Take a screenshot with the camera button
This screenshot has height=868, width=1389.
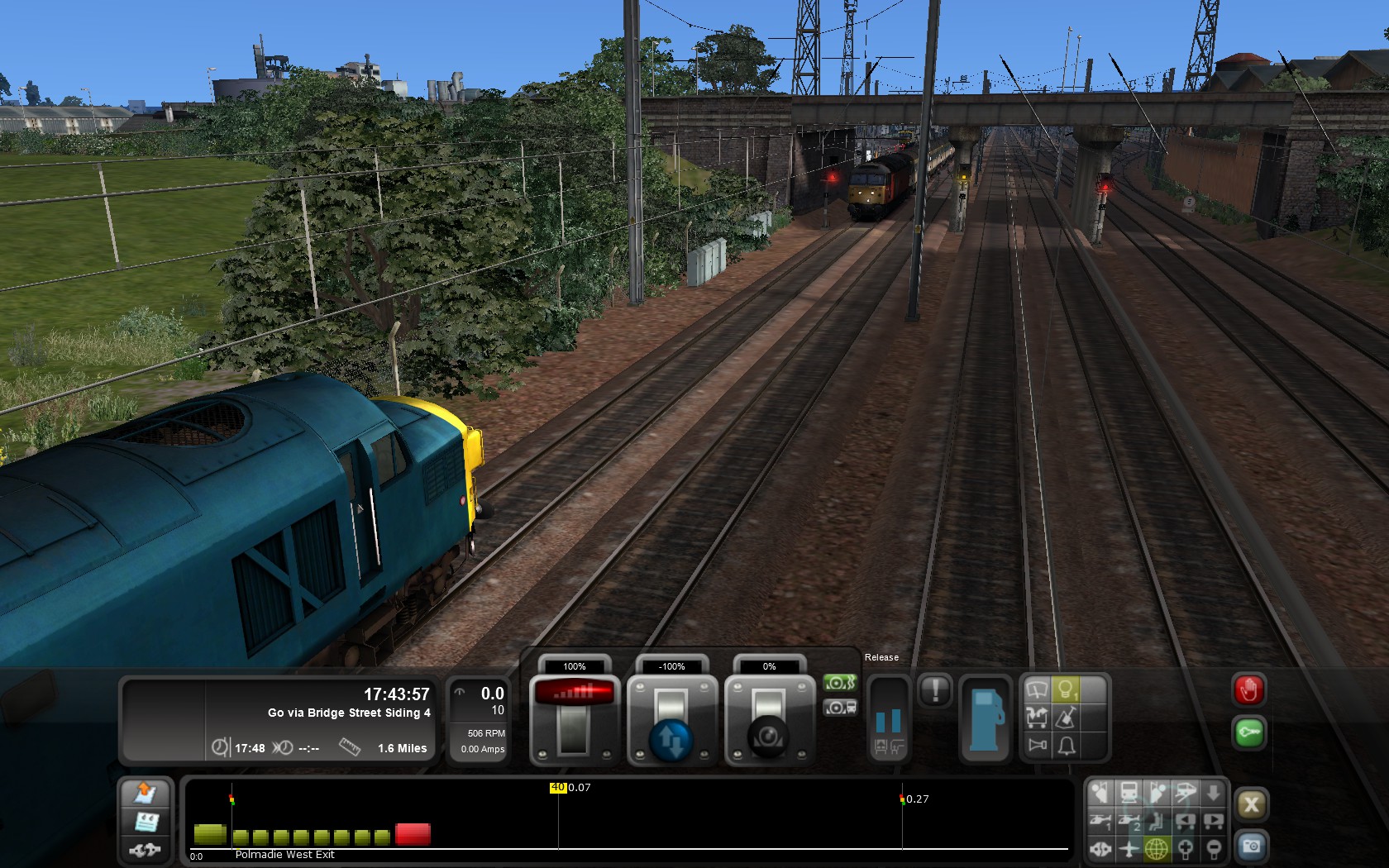[1251, 847]
